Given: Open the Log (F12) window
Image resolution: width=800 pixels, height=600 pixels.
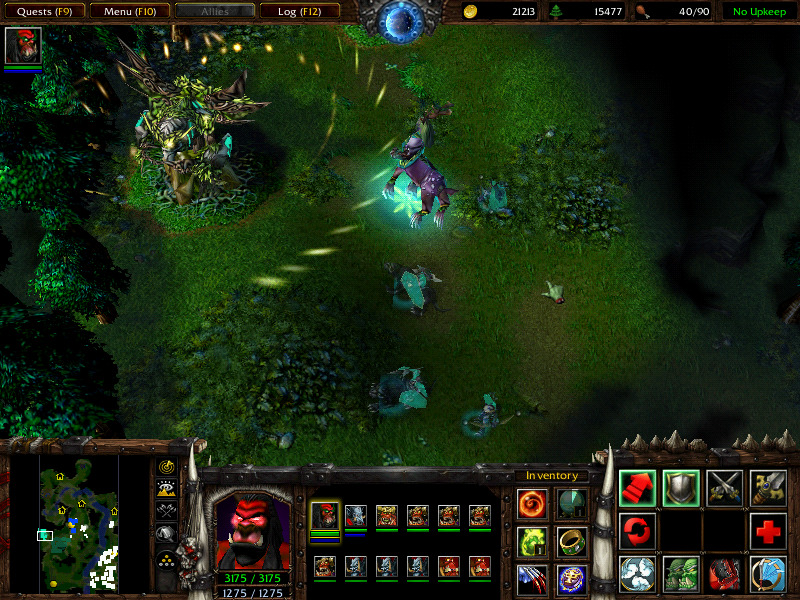Looking at the screenshot, I should tap(299, 11).
